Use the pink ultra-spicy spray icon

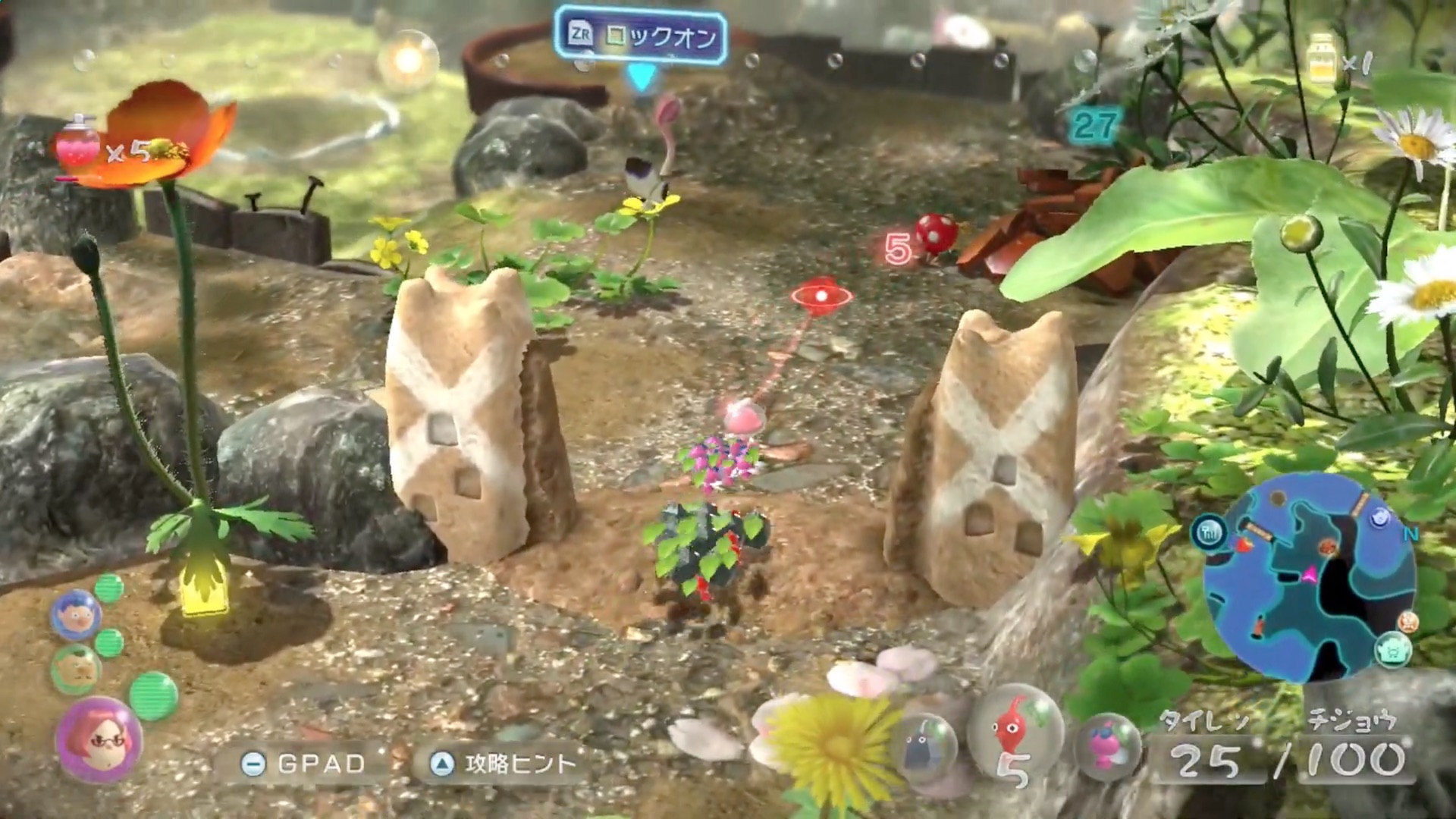(77, 144)
